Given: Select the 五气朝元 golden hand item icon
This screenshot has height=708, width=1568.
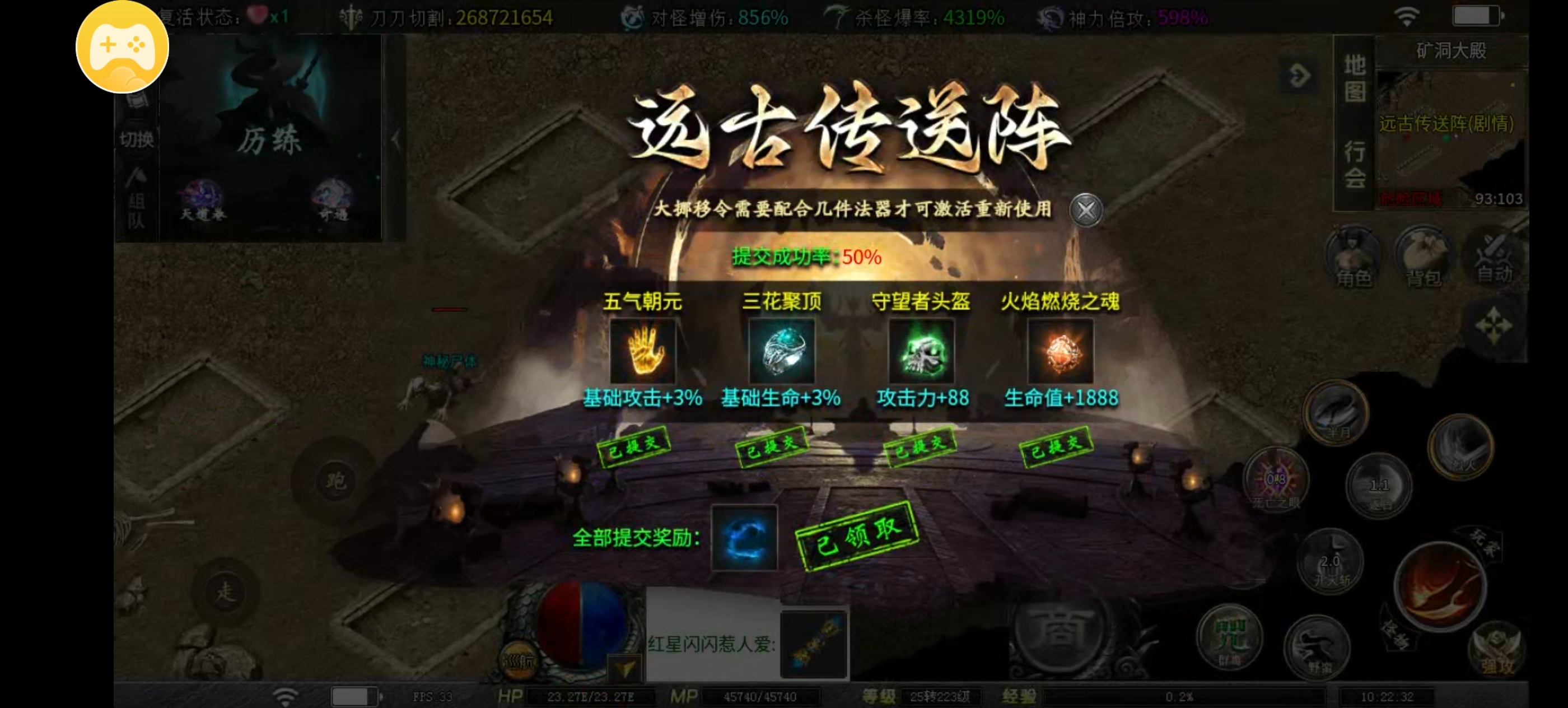Looking at the screenshot, I should click(643, 351).
